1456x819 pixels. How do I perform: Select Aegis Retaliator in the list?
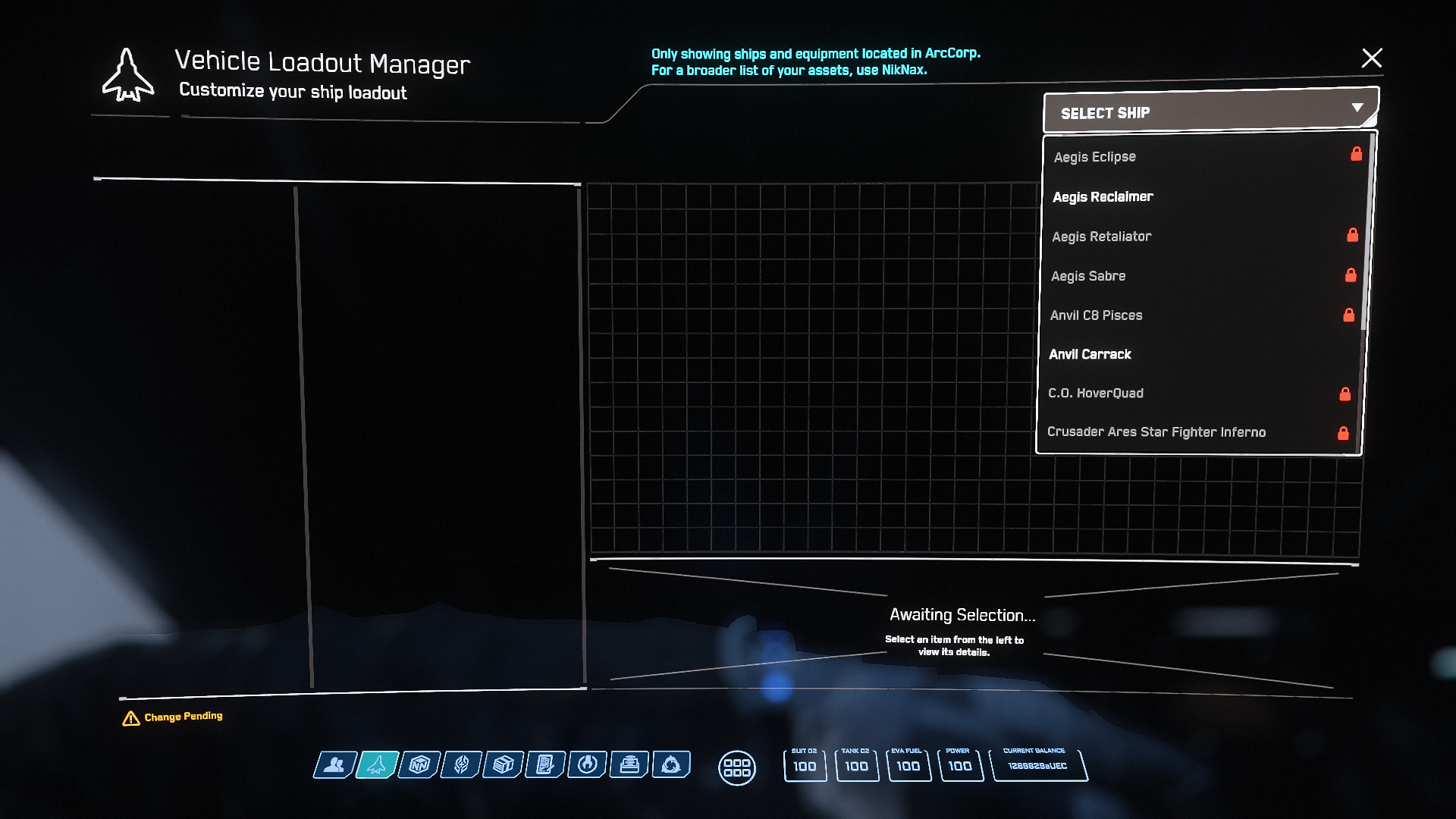tap(1101, 237)
